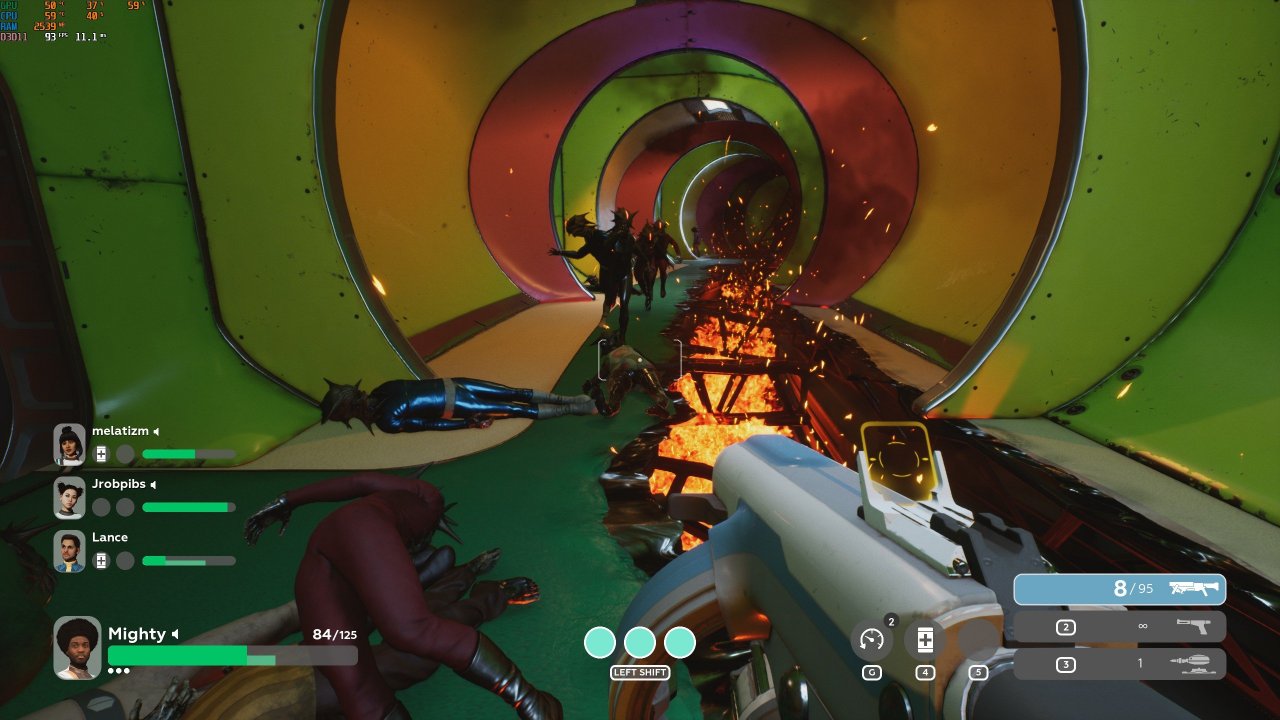Click the medkit indicator beside melatizm
This screenshot has height=720, width=1280.
[x=101, y=454]
